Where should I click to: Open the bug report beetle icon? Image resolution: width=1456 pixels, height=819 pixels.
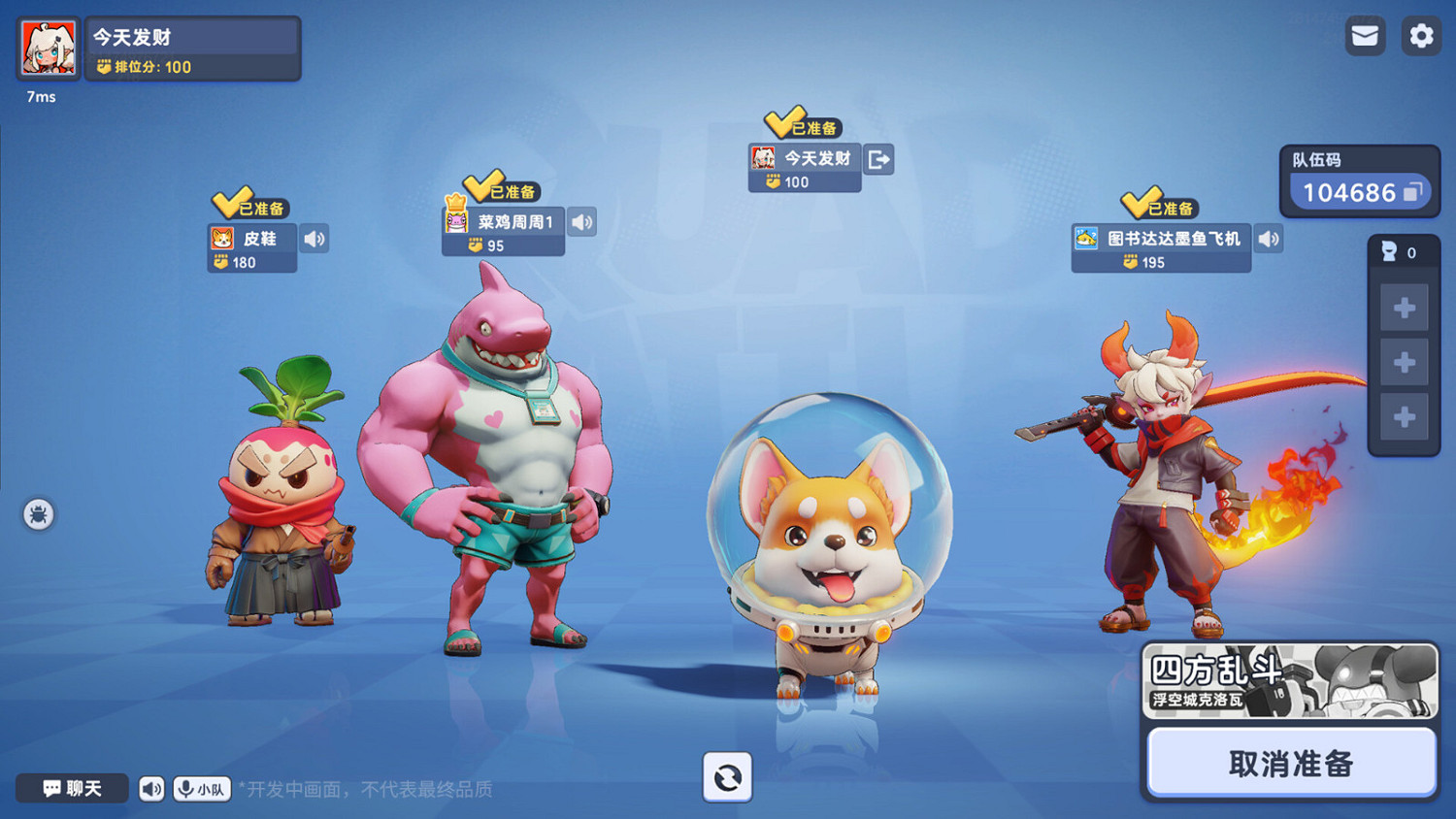(37, 515)
